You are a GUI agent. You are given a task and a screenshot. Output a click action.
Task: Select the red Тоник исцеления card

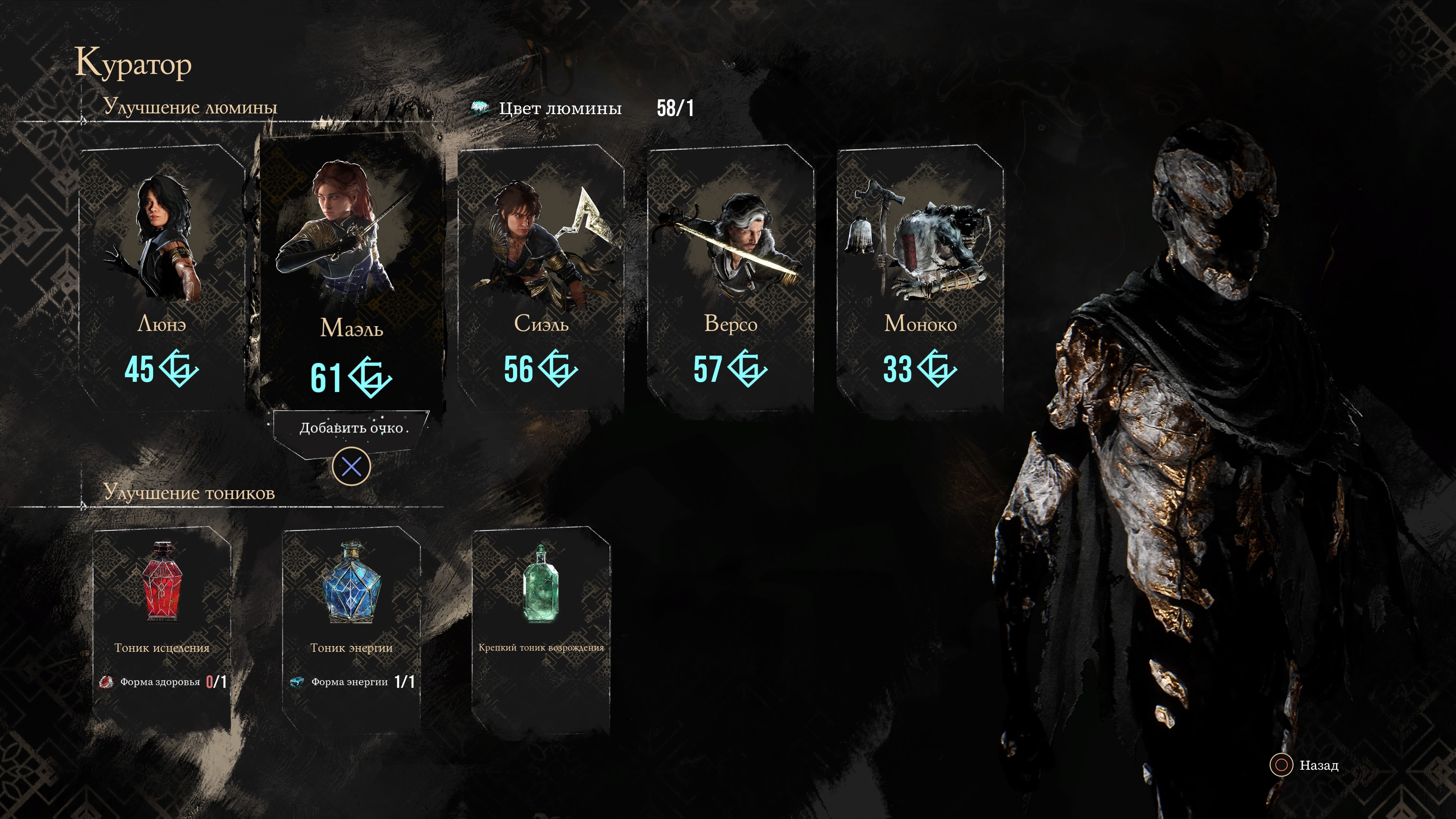[162, 622]
